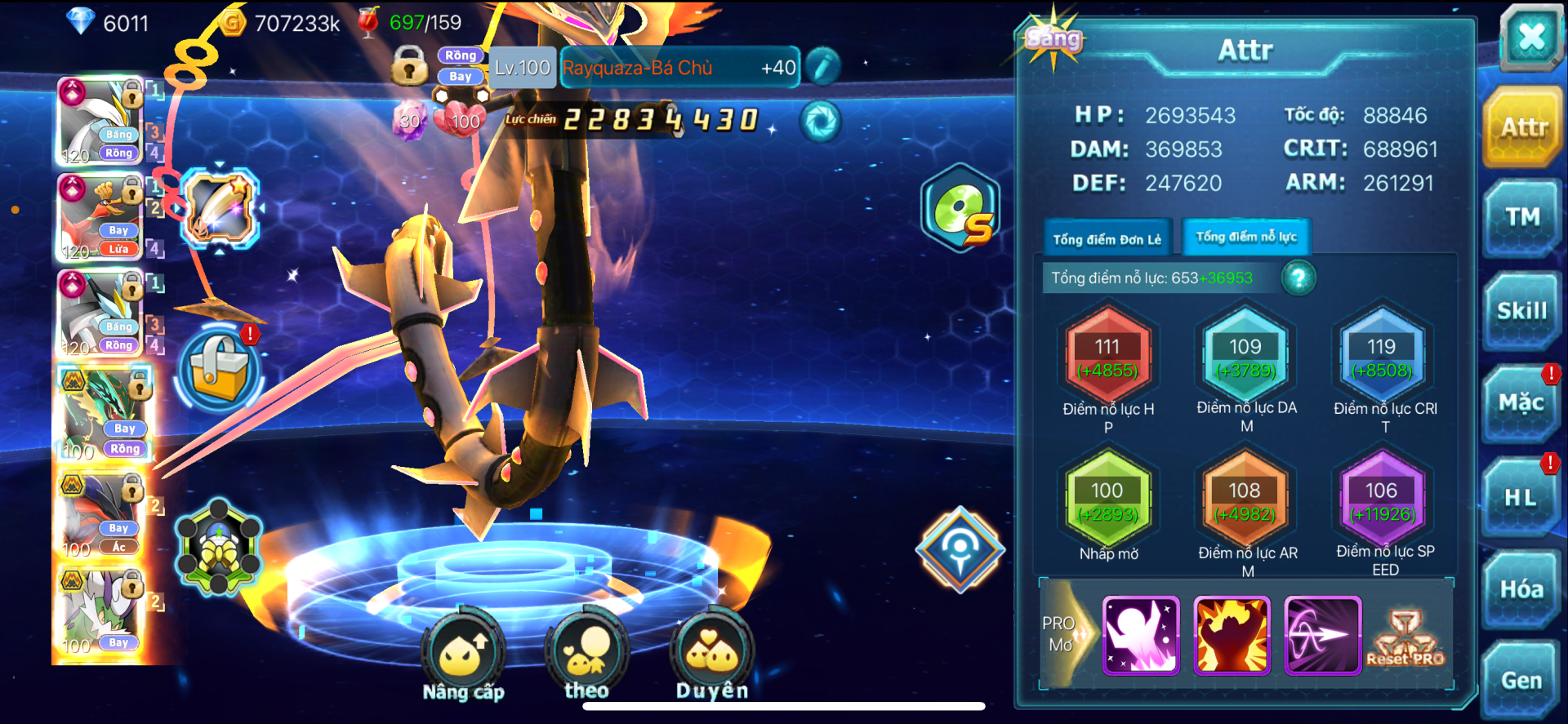The width and height of the screenshot is (1568, 724).
Task: Switch to the Hóa side tab
Action: click(1521, 589)
